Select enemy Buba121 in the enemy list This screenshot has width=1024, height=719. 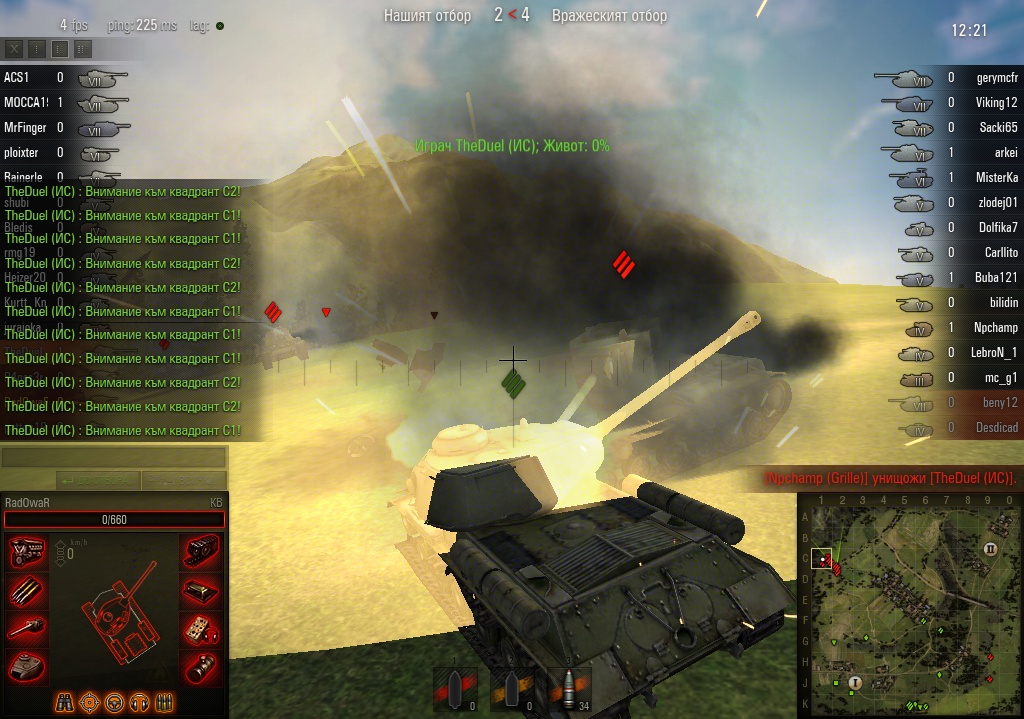tap(995, 277)
